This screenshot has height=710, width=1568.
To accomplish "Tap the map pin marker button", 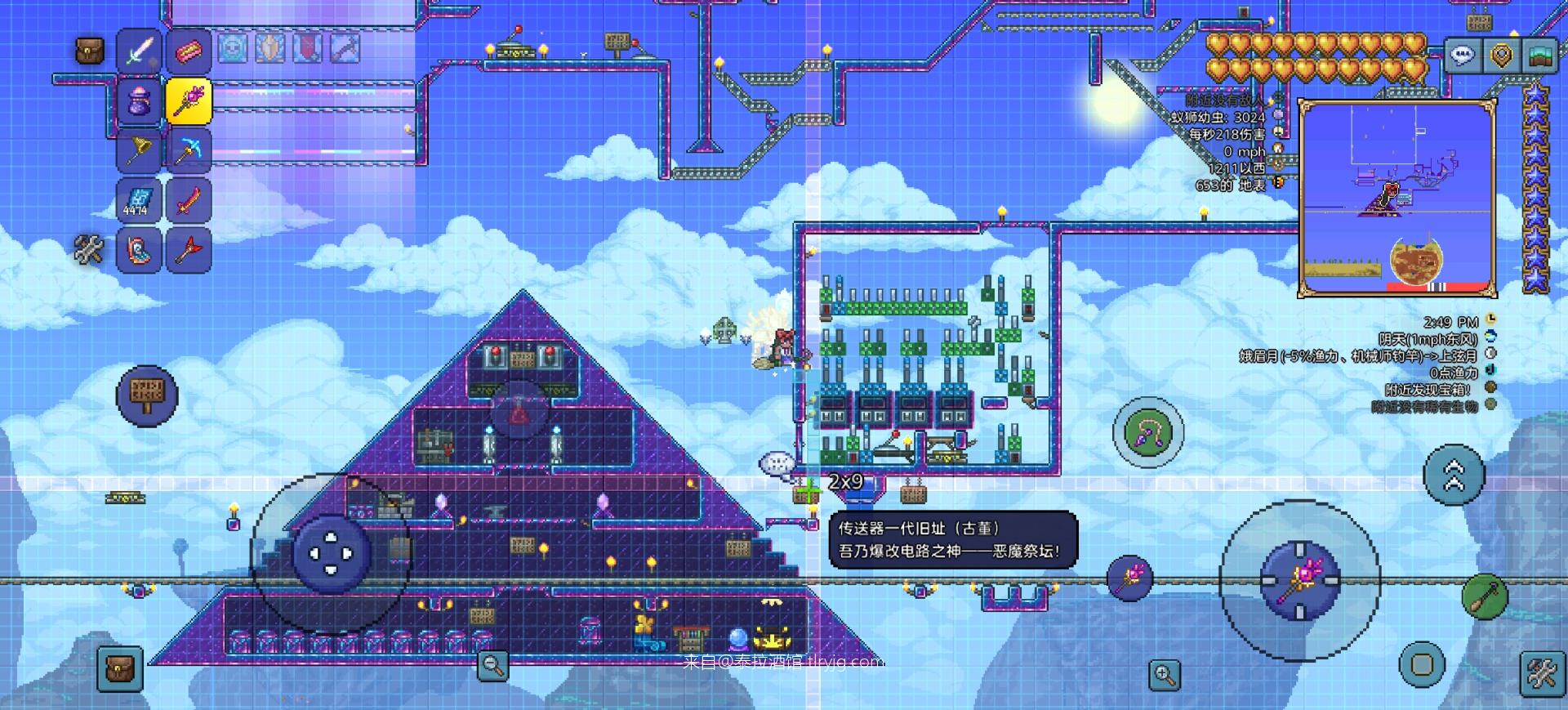I will [1501, 56].
